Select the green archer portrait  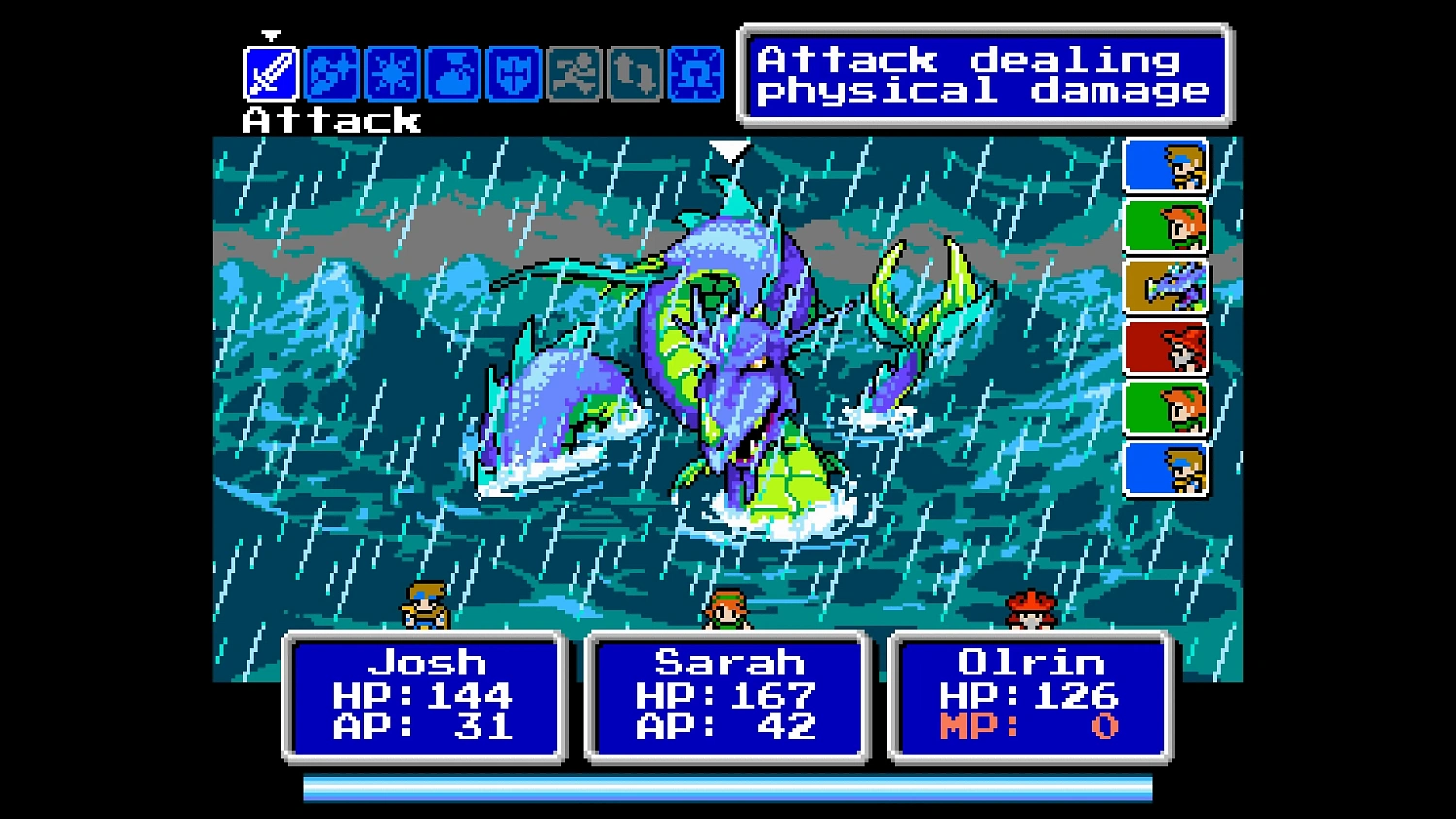pos(1165,225)
